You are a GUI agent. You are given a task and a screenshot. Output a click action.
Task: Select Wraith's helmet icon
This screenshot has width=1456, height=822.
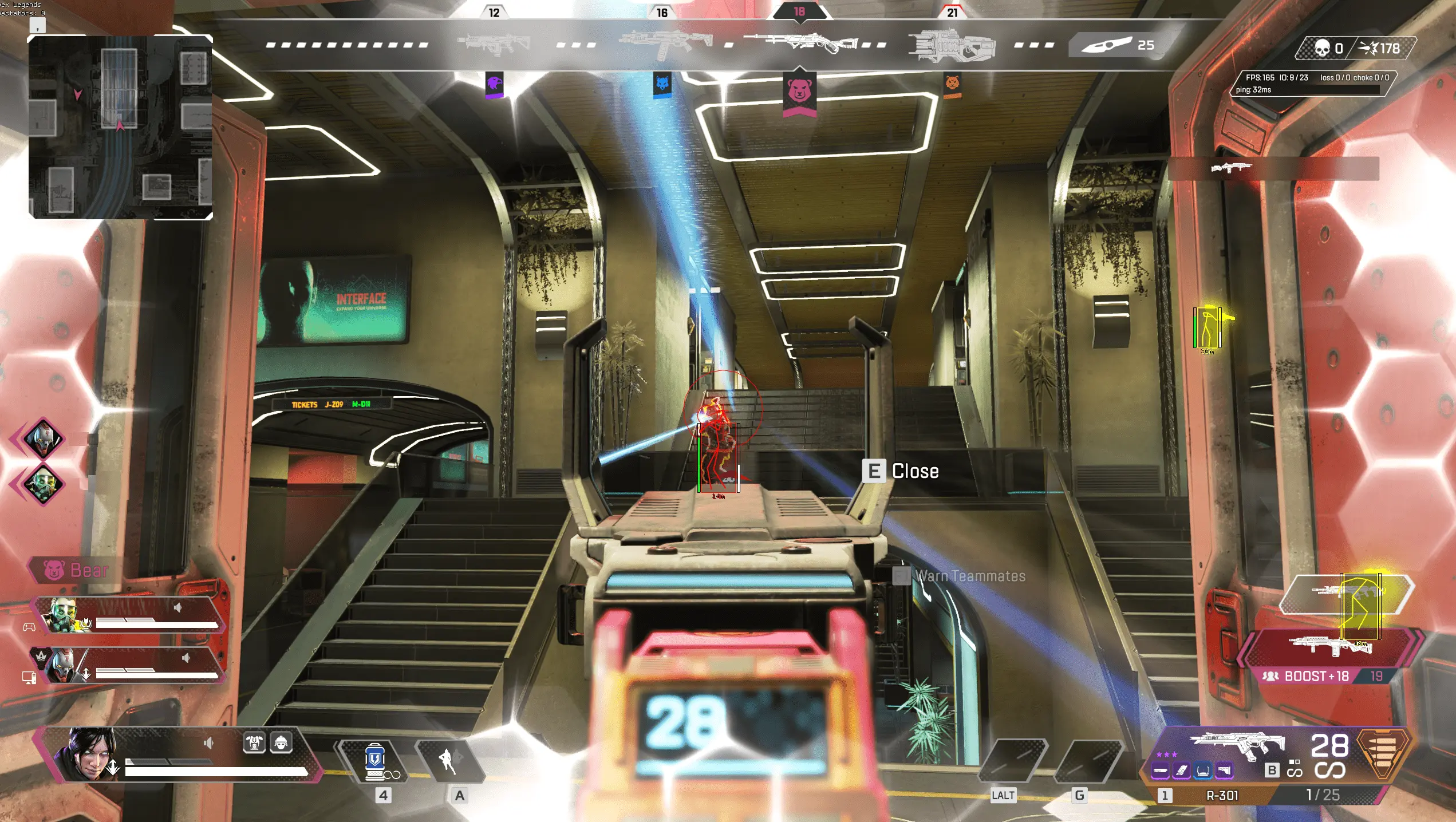[281, 743]
